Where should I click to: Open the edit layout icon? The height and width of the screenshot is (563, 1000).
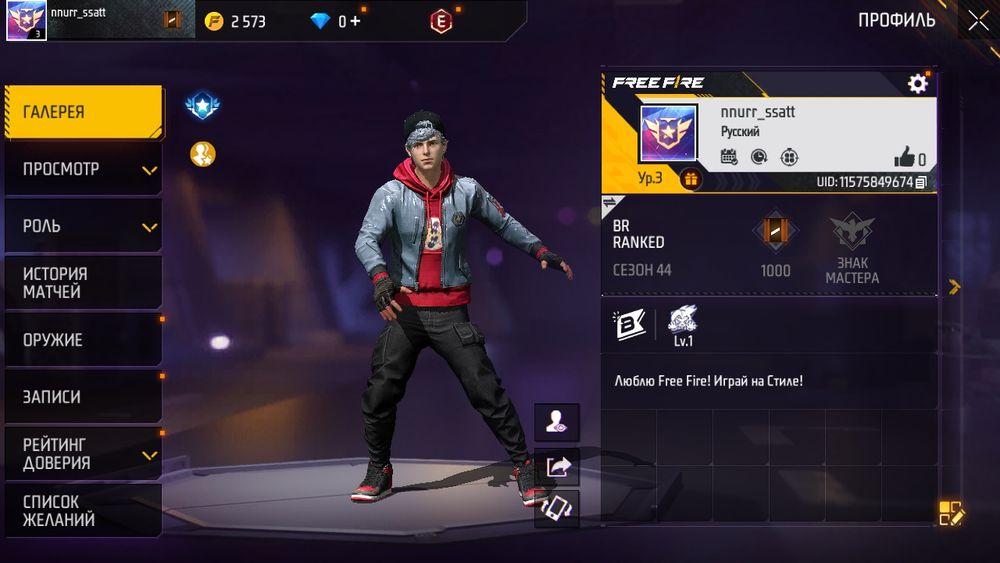951,514
